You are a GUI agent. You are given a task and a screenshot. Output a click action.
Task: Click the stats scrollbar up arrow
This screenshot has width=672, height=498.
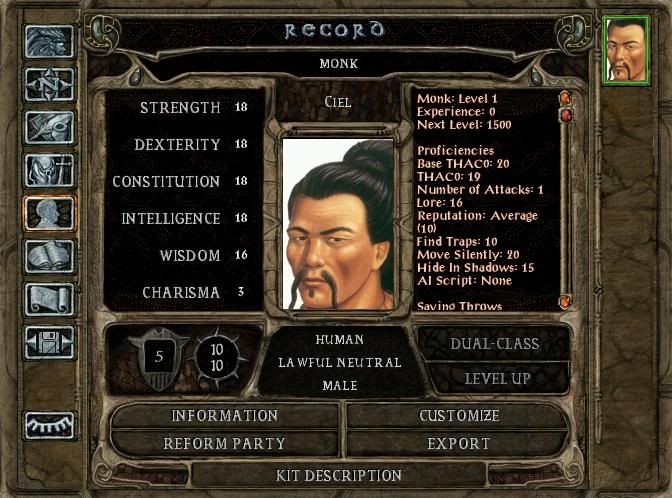[564, 98]
